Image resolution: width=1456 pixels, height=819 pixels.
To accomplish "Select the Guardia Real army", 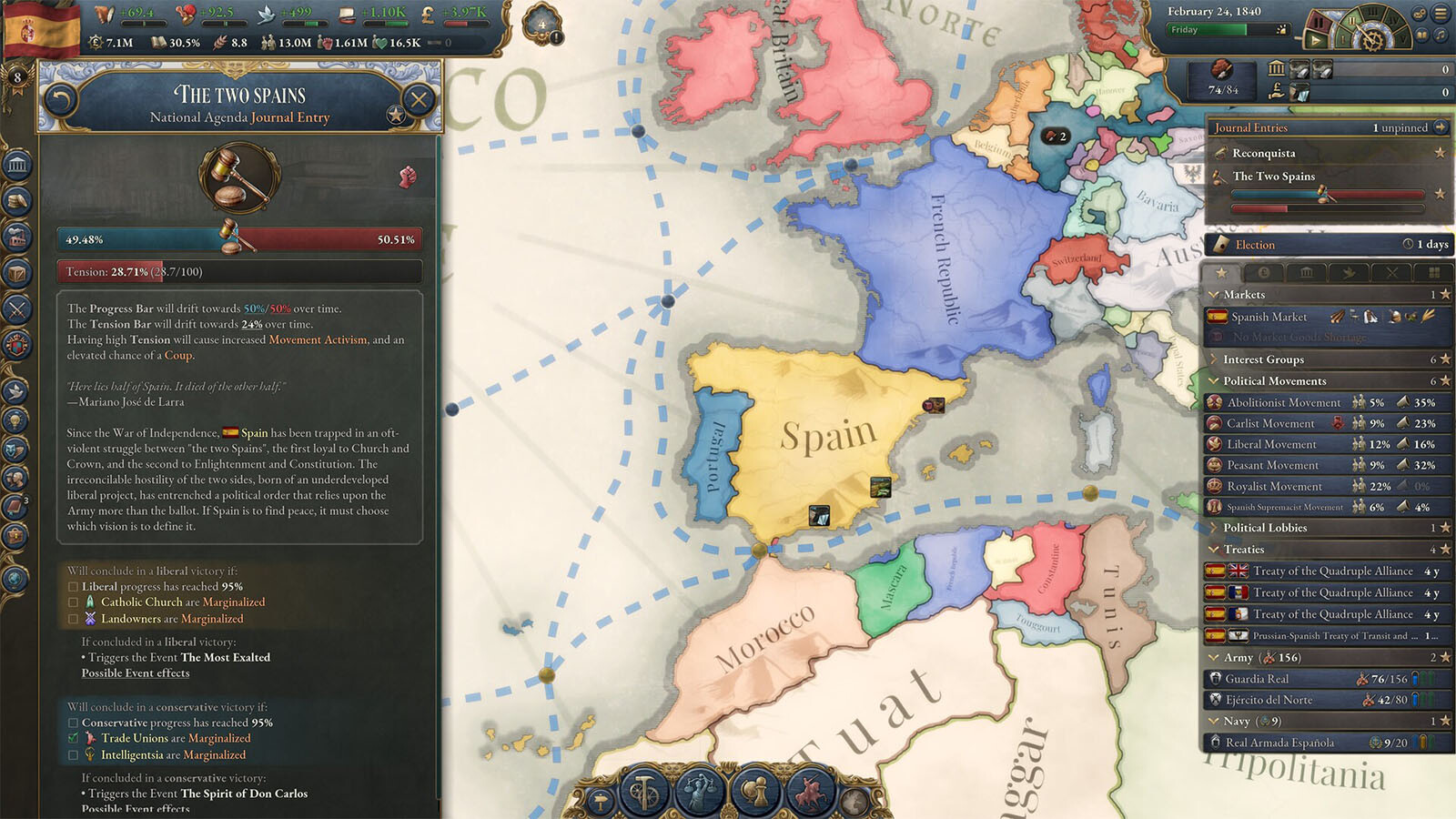I will pos(1257,679).
